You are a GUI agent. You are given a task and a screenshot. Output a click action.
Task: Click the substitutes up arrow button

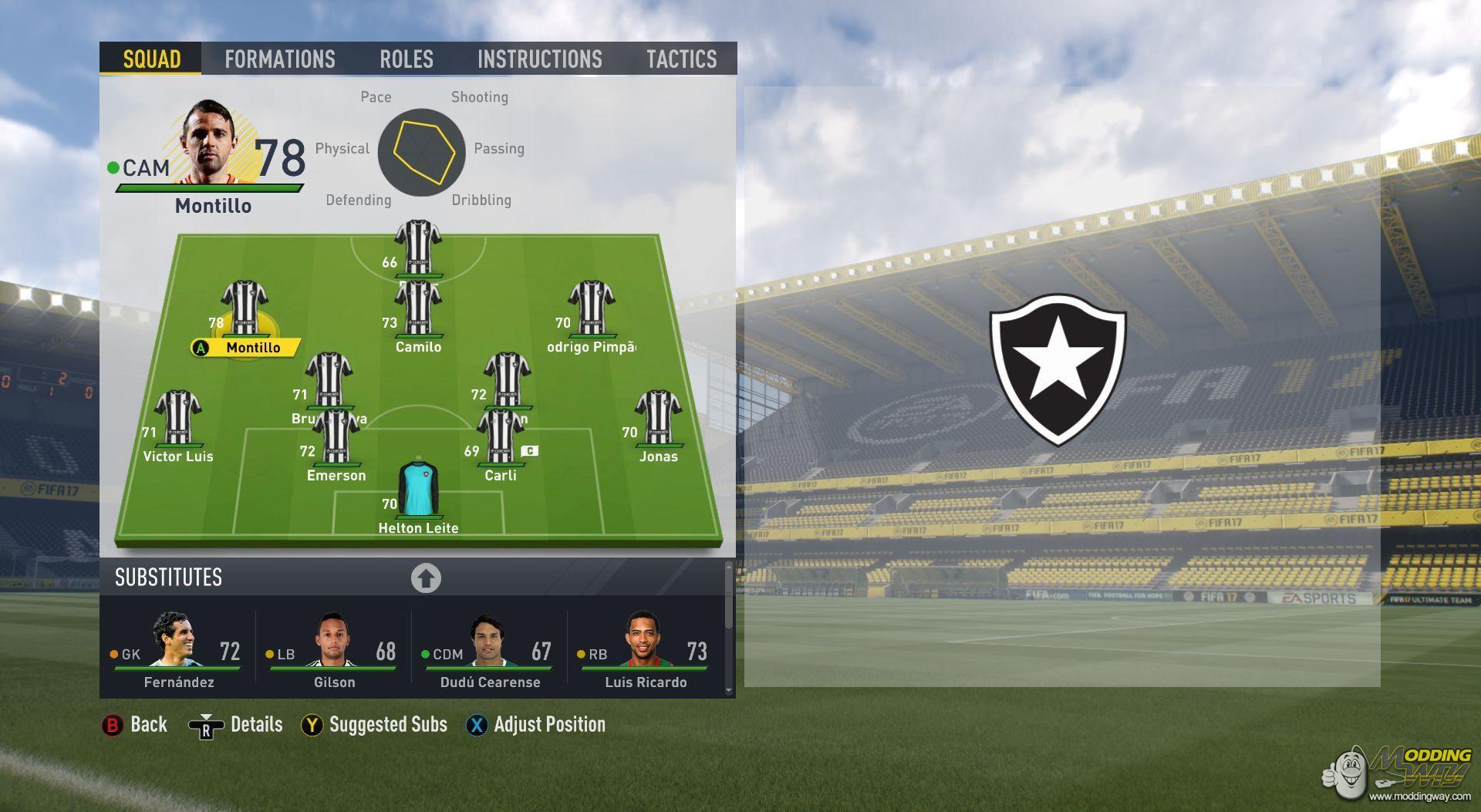[x=426, y=578]
